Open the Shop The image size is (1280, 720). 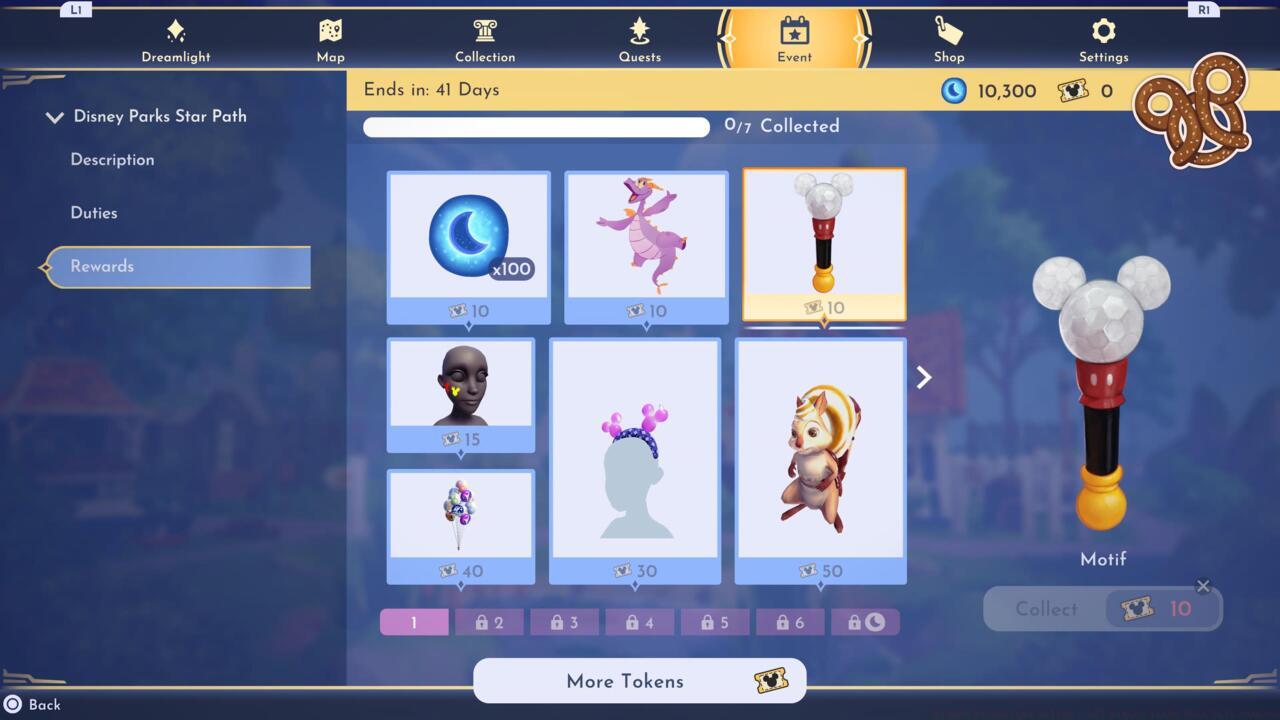click(x=949, y=38)
